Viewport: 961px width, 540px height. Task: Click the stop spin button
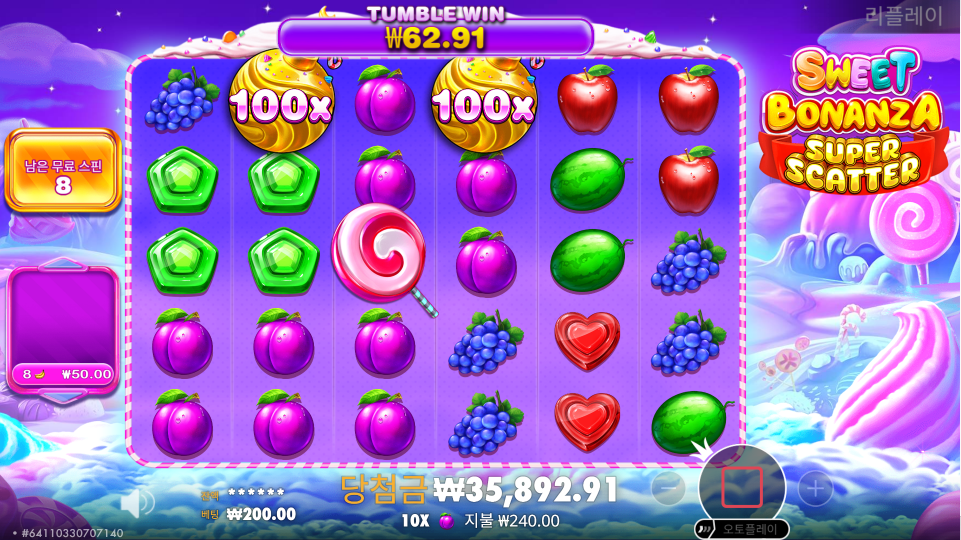click(x=741, y=487)
